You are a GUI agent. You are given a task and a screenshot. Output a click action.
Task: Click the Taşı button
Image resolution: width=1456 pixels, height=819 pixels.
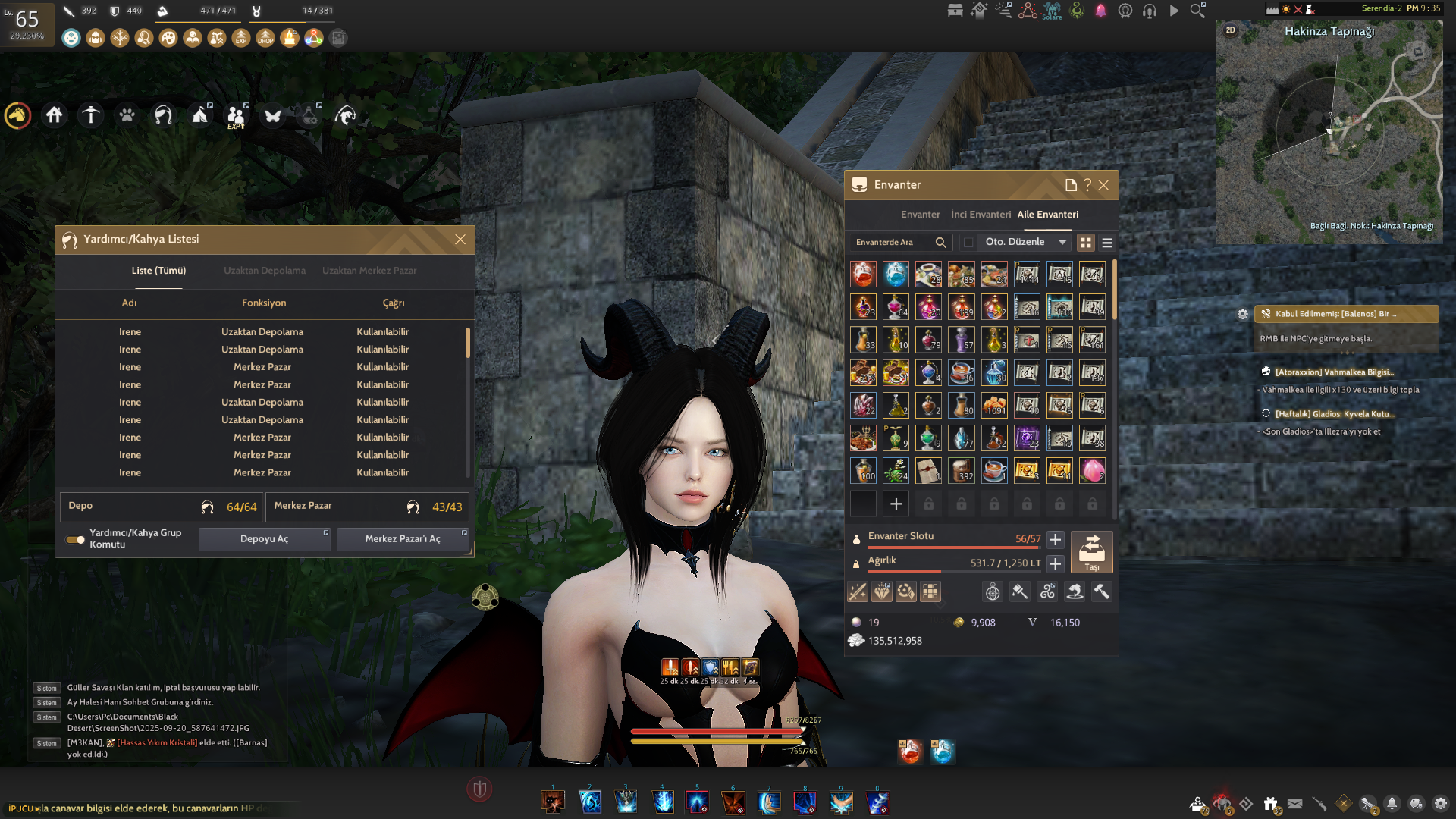click(1091, 552)
